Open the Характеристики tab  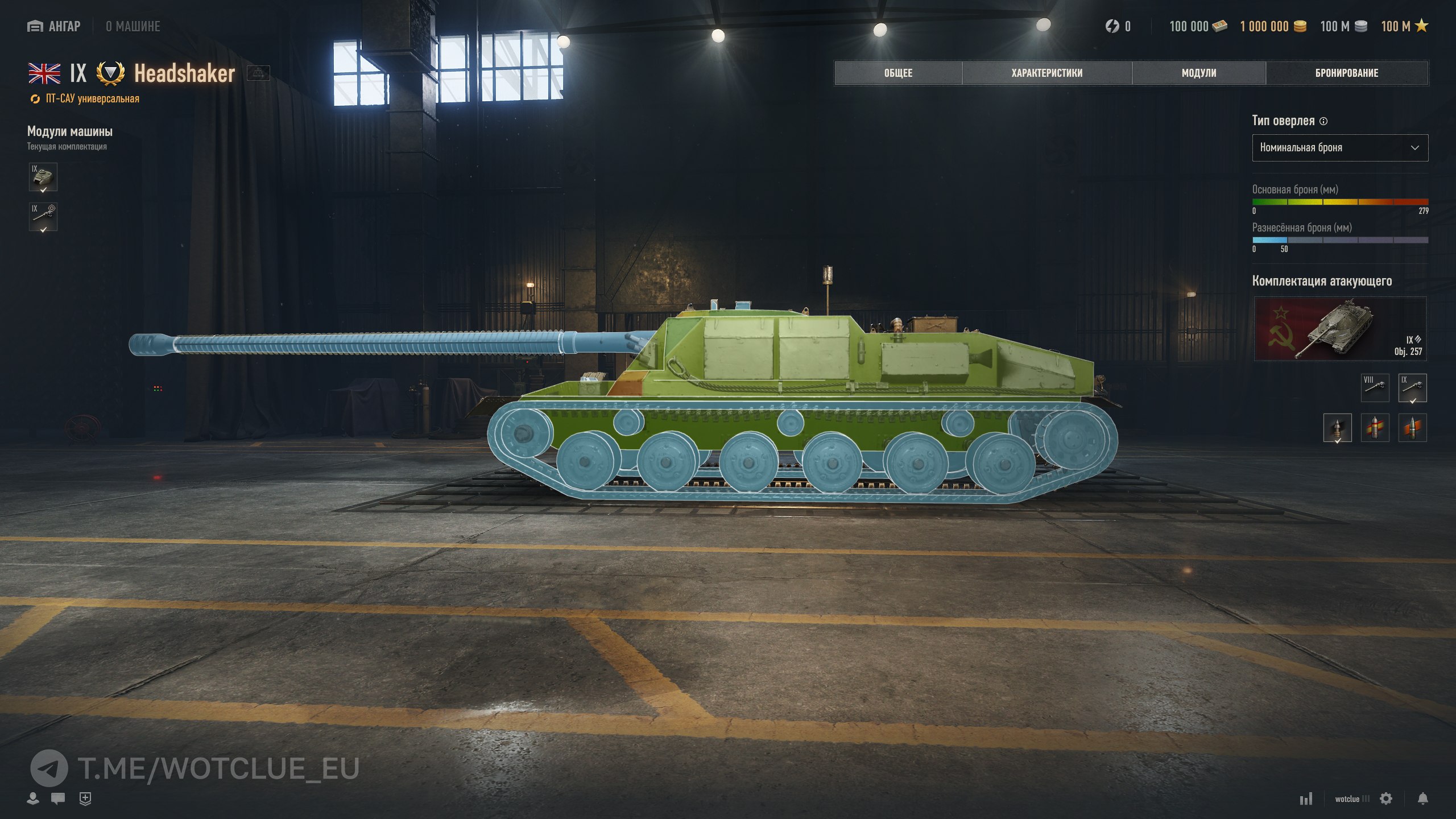(1046, 73)
